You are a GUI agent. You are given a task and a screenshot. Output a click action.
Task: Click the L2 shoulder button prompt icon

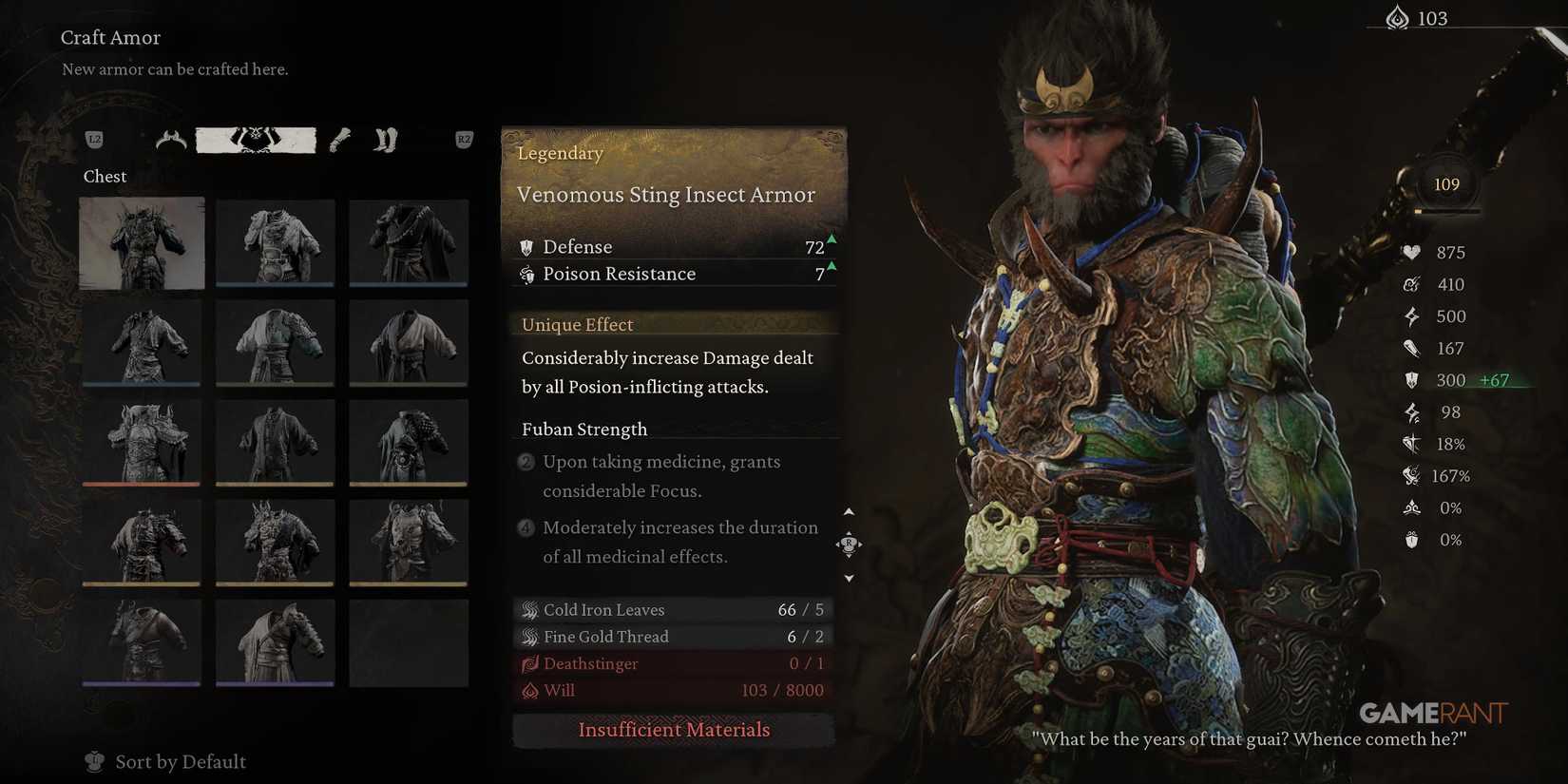(x=94, y=139)
